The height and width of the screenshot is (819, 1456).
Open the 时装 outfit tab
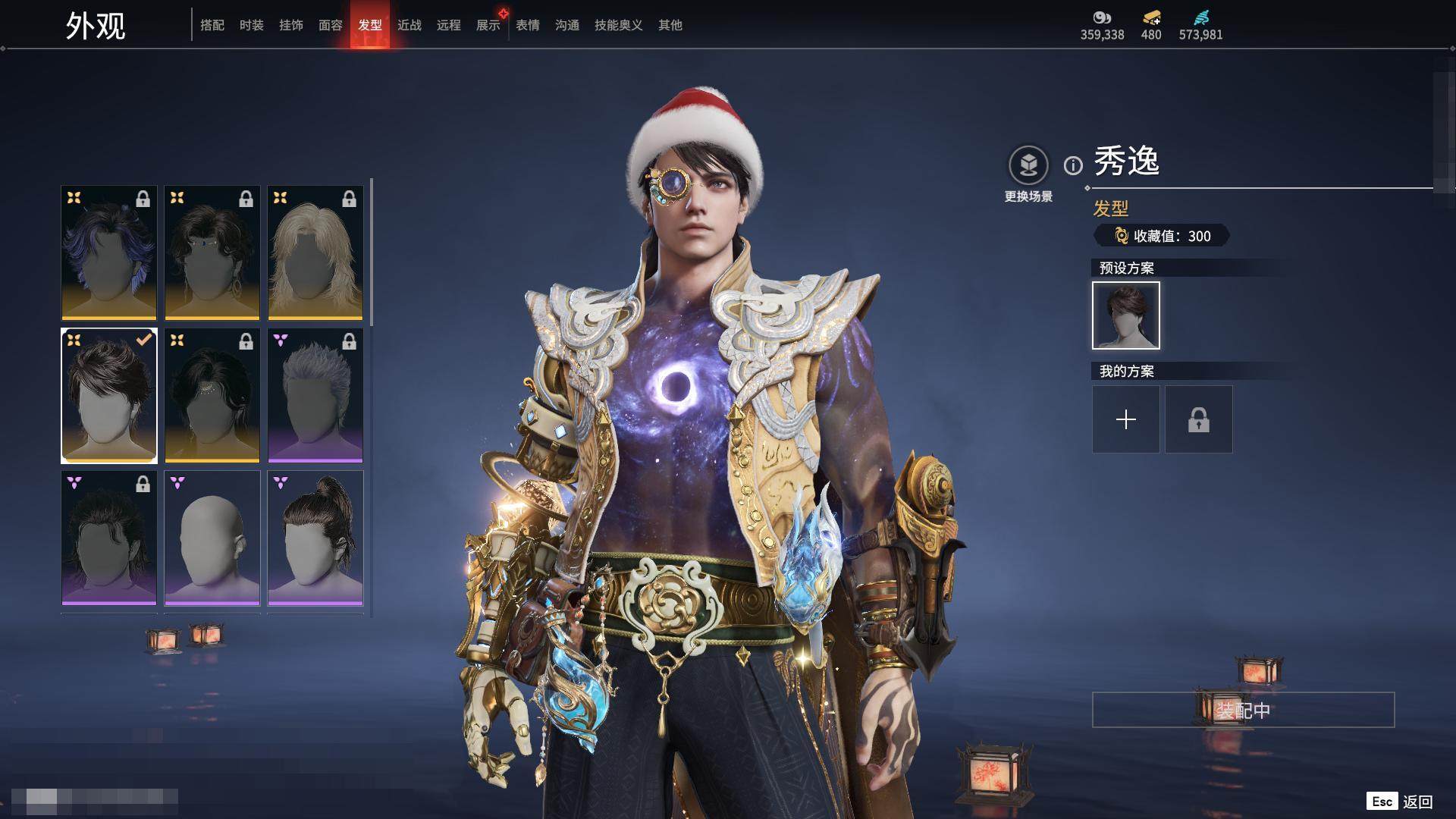[x=252, y=25]
